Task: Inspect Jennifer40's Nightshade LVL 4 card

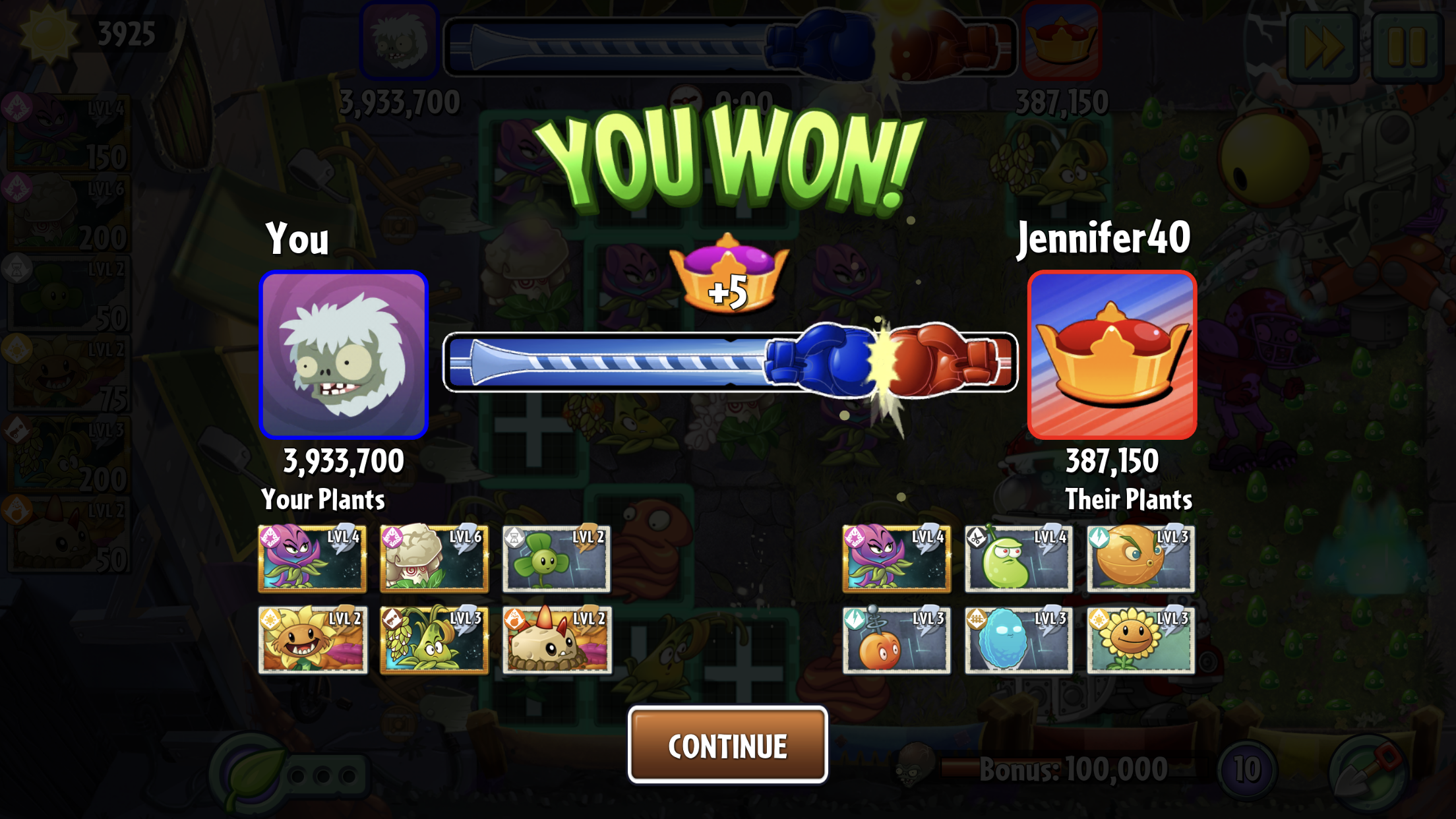Action: (x=896, y=559)
